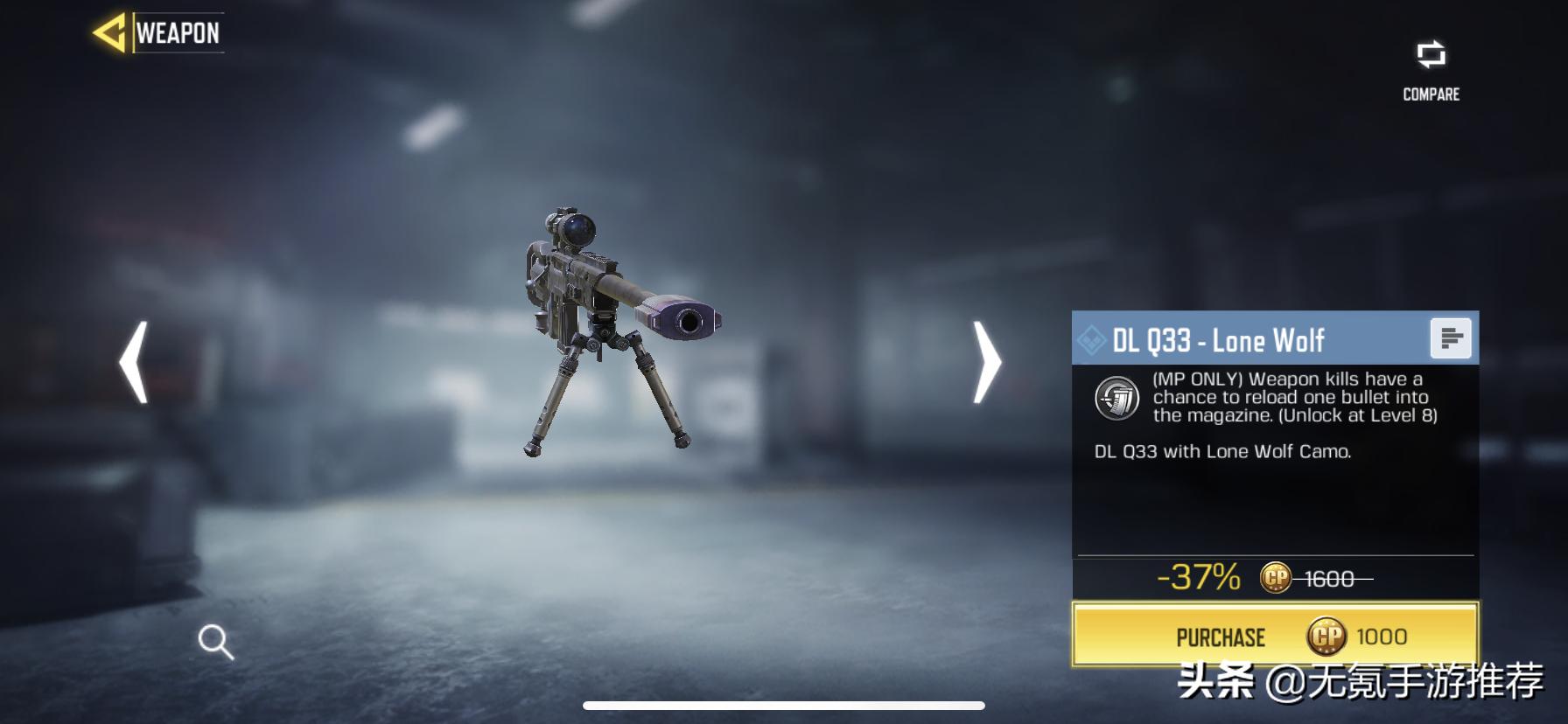
Task: Tap the weapon perk magazine icon
Action: click(1117, 398)
